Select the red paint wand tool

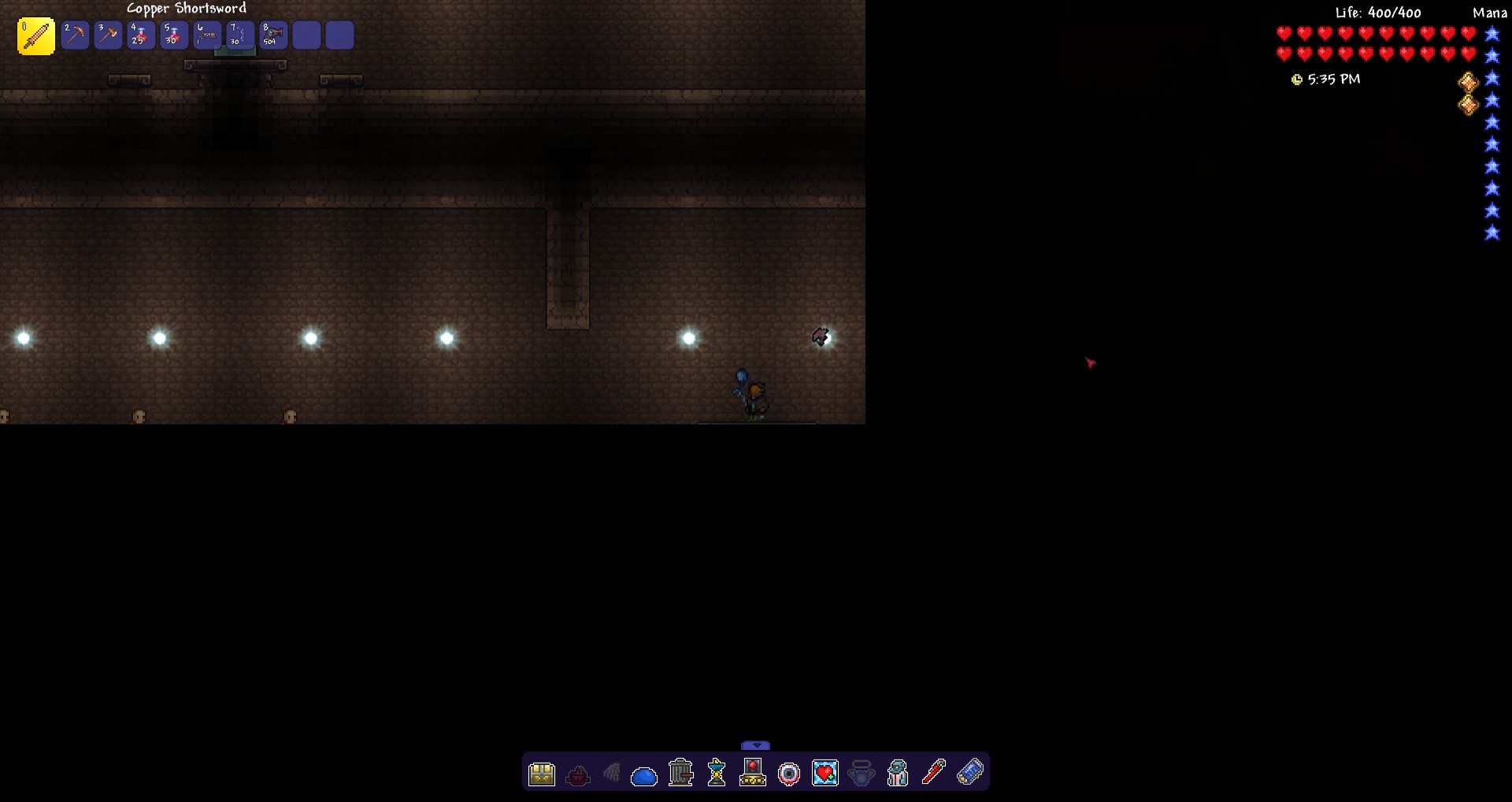[933, 772]
